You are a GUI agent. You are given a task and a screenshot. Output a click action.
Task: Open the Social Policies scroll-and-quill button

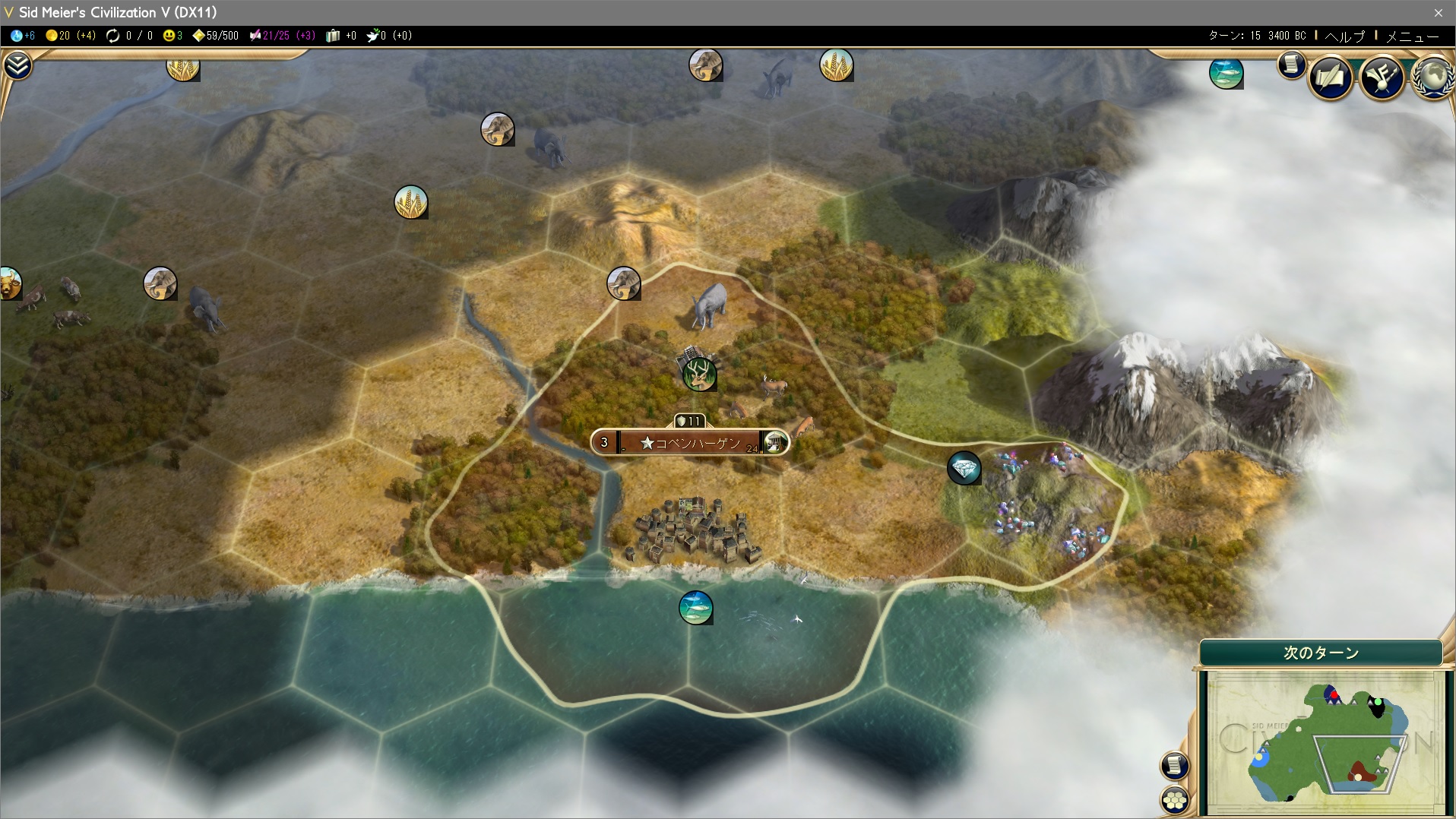tap(1331, 77)
